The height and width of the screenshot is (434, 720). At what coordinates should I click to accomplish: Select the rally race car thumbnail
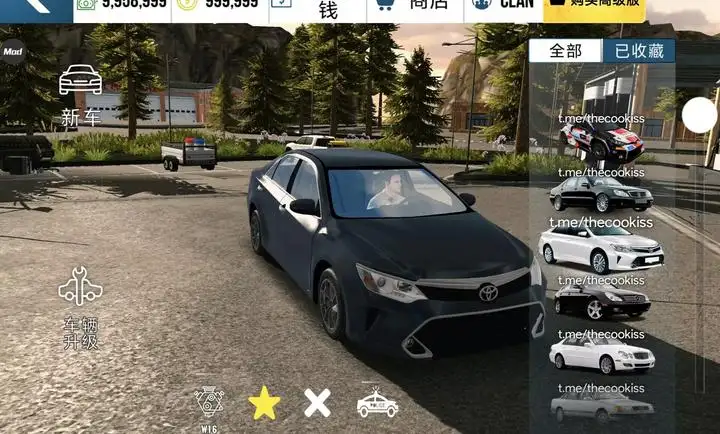tap(601, 141)
